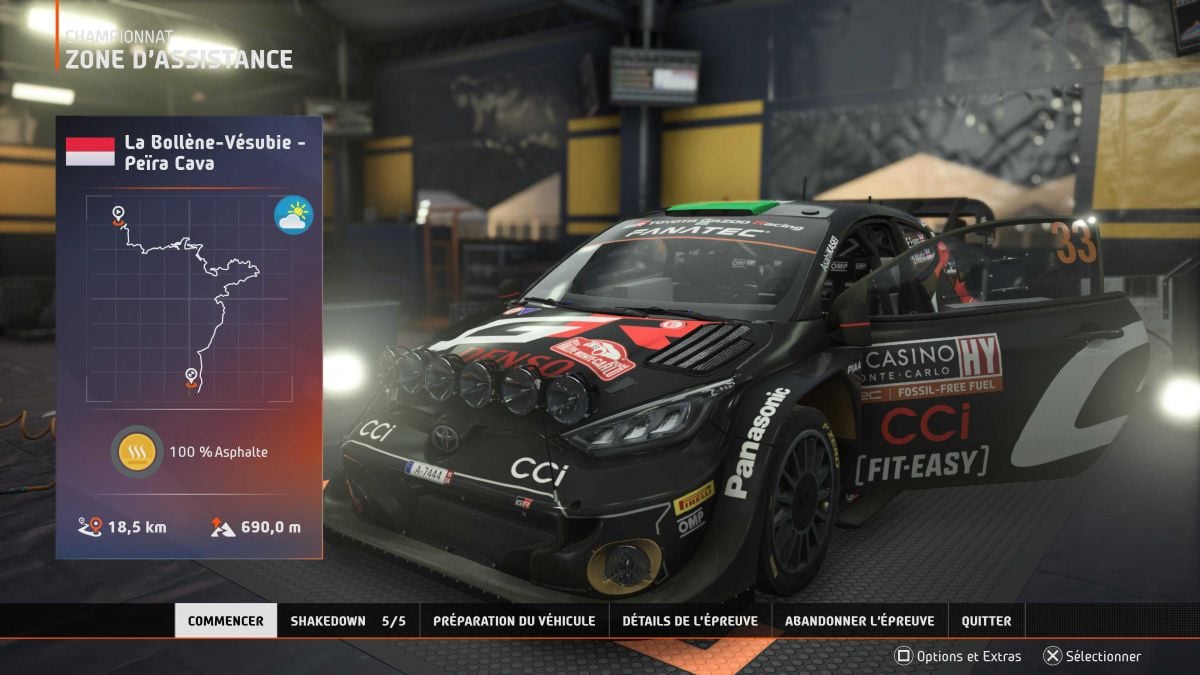Click the stage route map
The height and width of the screenshot is (675, 1200).
coord(189,297)
